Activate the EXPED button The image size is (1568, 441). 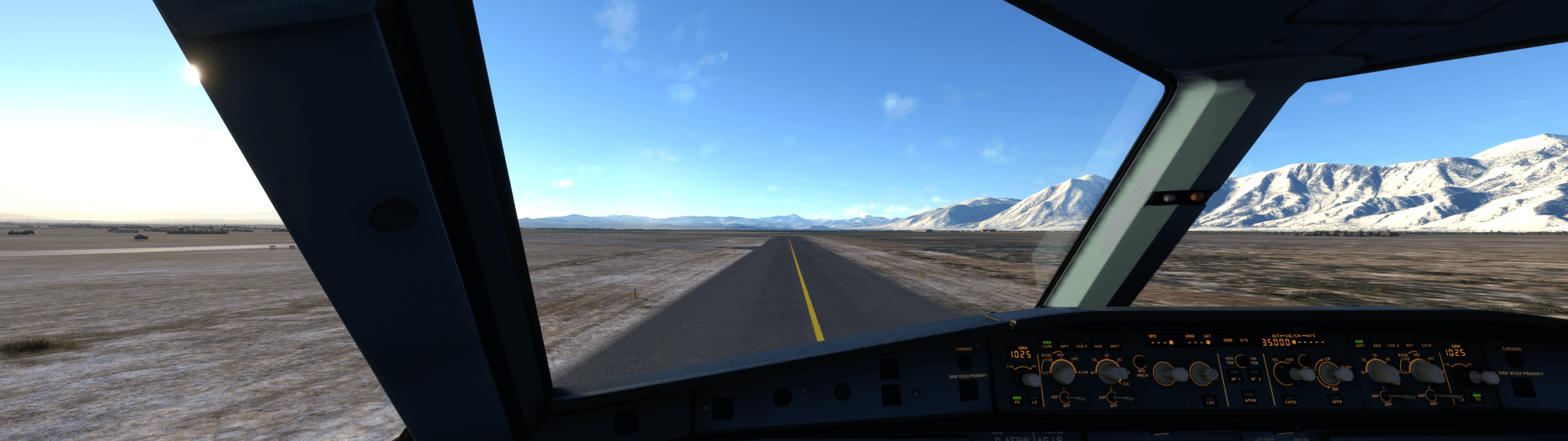point(1290,399)
